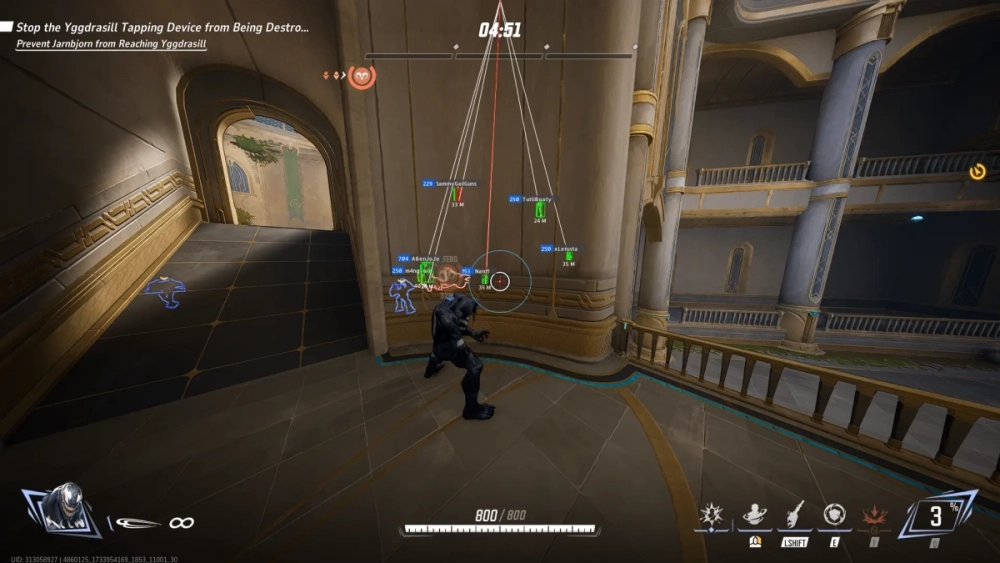Click the orange payload objective marker
Image resolution: width=1000 pixels, height=563 pixels.
click(x=361, y=76)
